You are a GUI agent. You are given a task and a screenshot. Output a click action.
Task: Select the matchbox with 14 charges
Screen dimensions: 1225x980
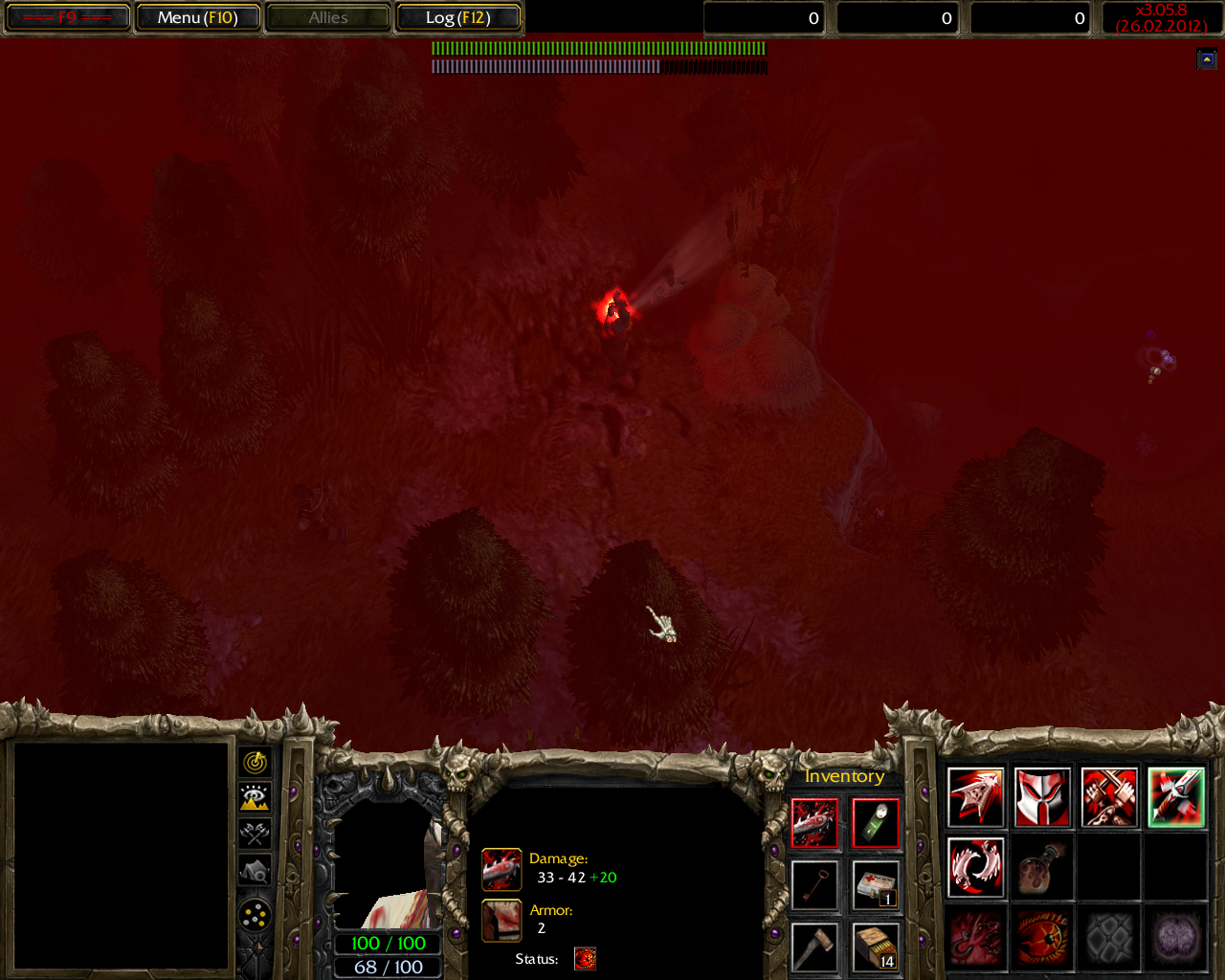(876, 946)
